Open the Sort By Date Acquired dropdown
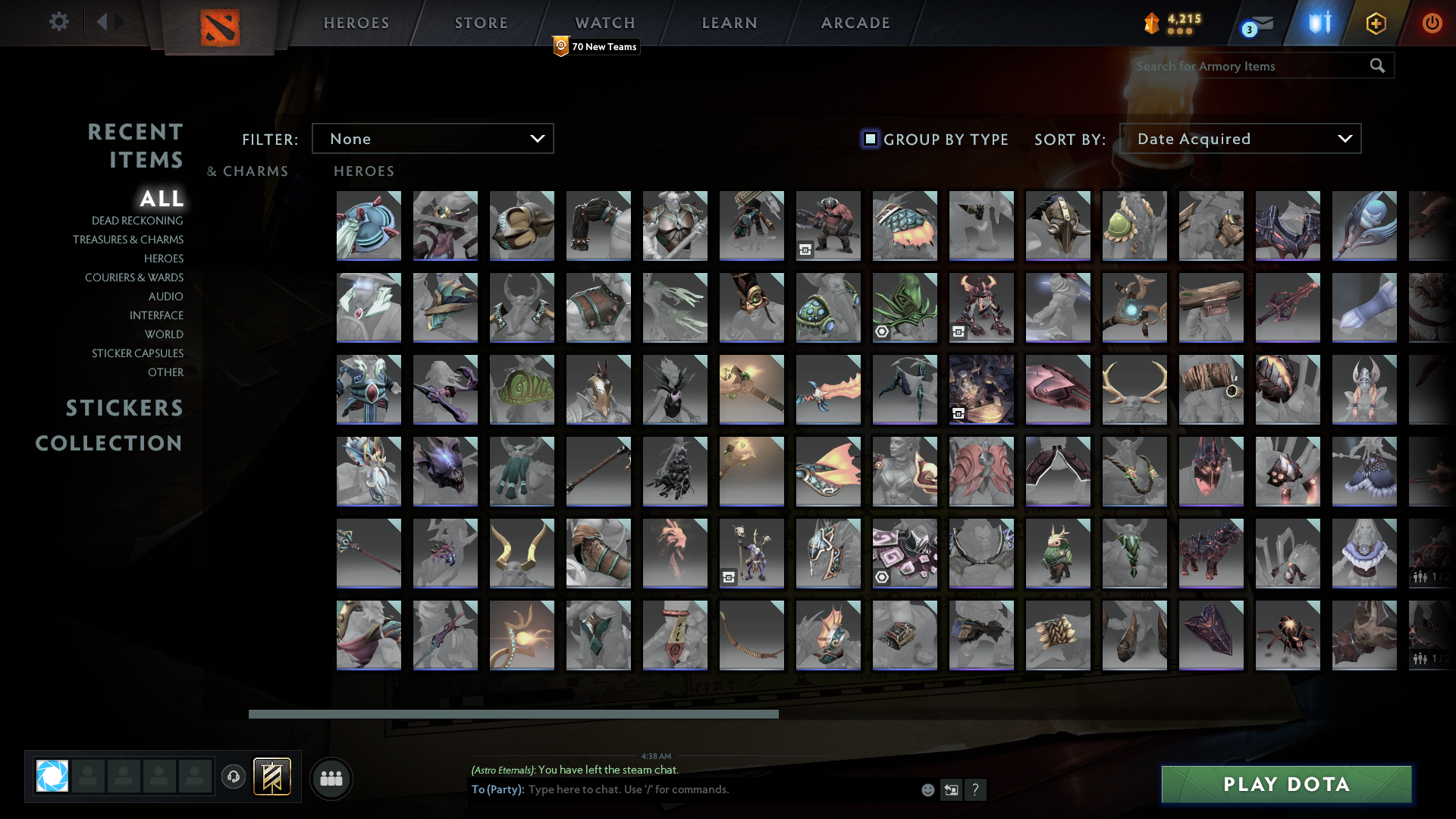The width and height of the screenshot is (1456, 819). (x=1241, y=138)
